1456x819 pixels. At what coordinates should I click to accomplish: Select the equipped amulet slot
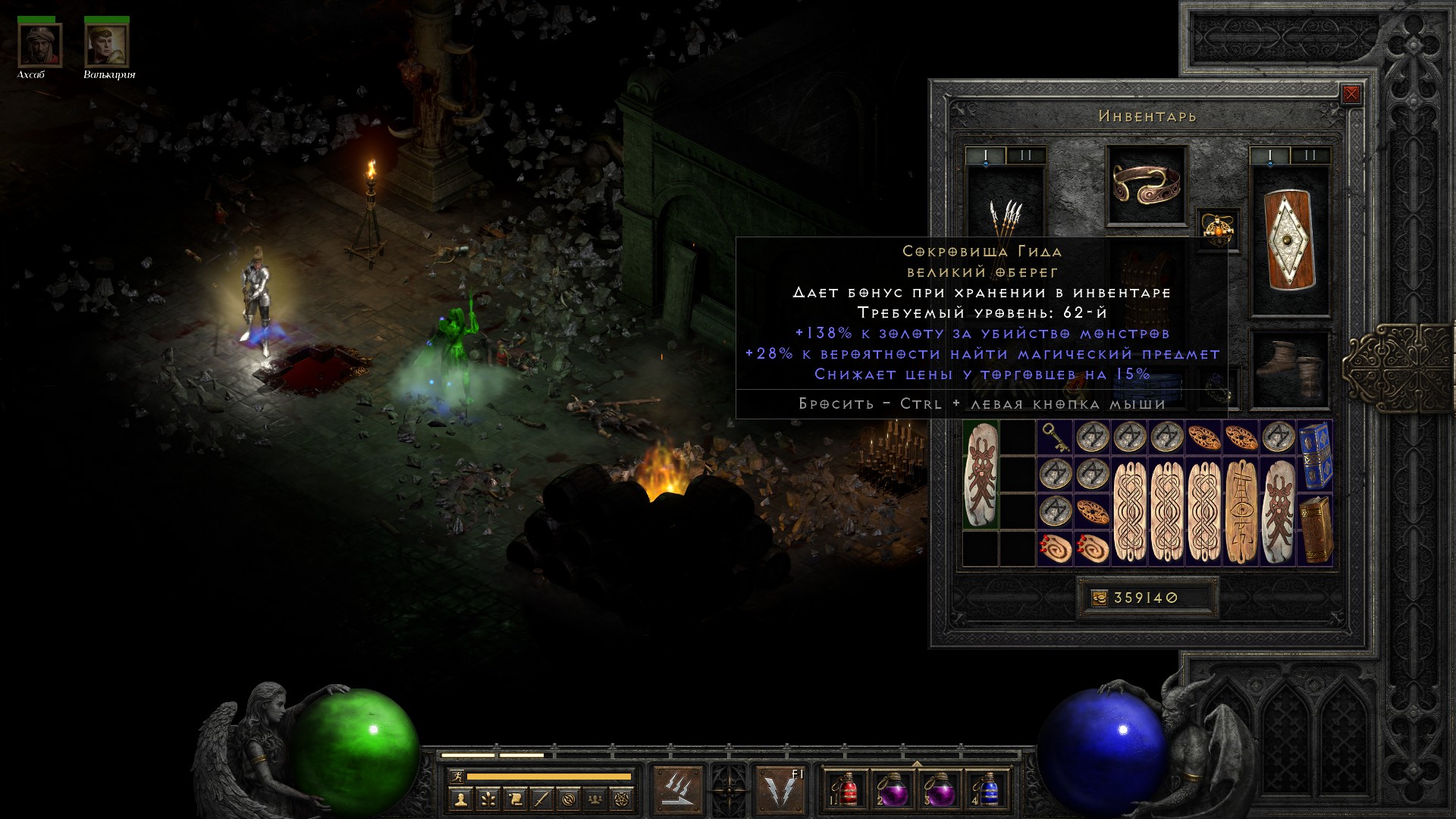pos(1217,228)
